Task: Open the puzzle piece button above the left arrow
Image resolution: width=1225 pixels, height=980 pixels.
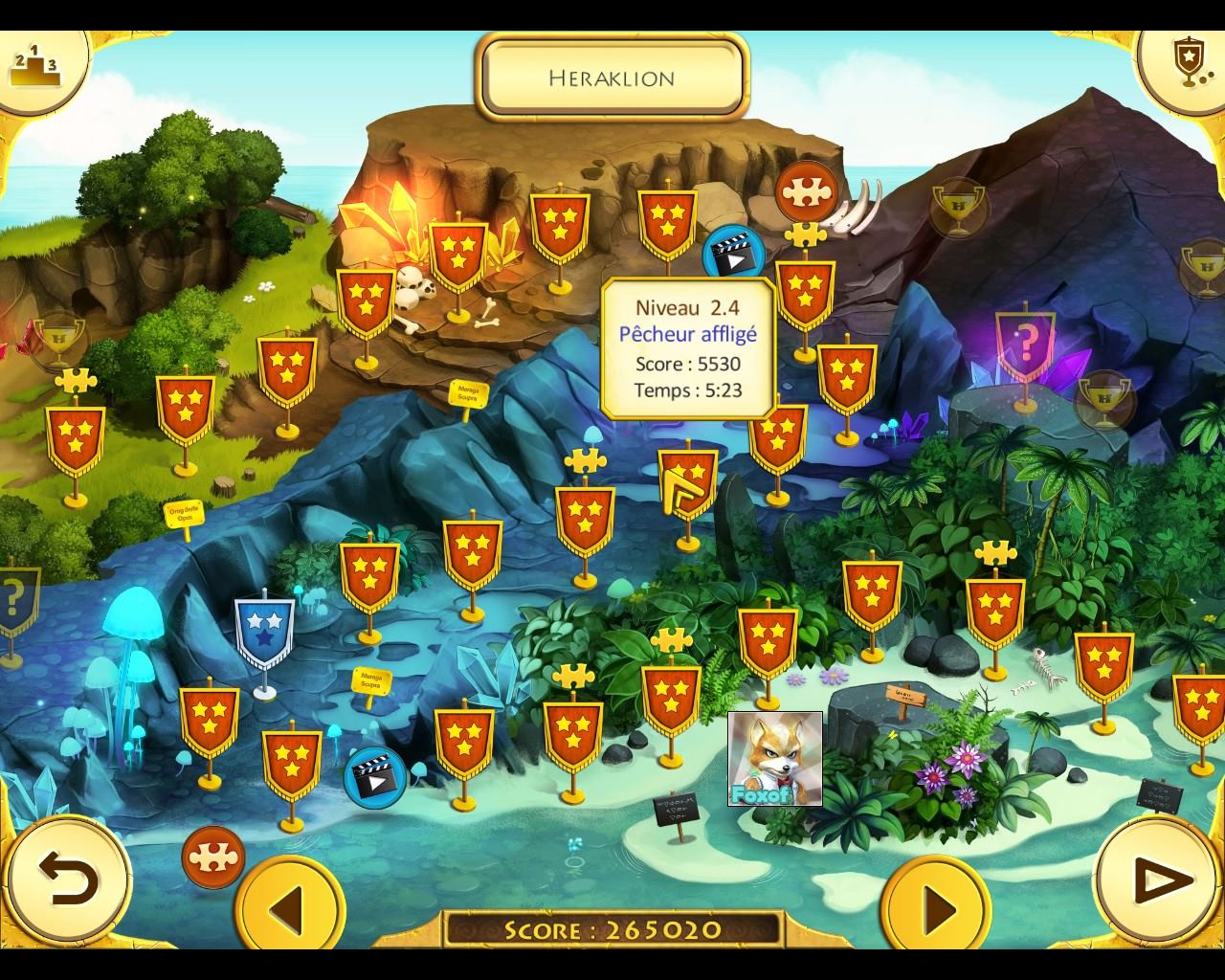Action: [x=212, y=857]
